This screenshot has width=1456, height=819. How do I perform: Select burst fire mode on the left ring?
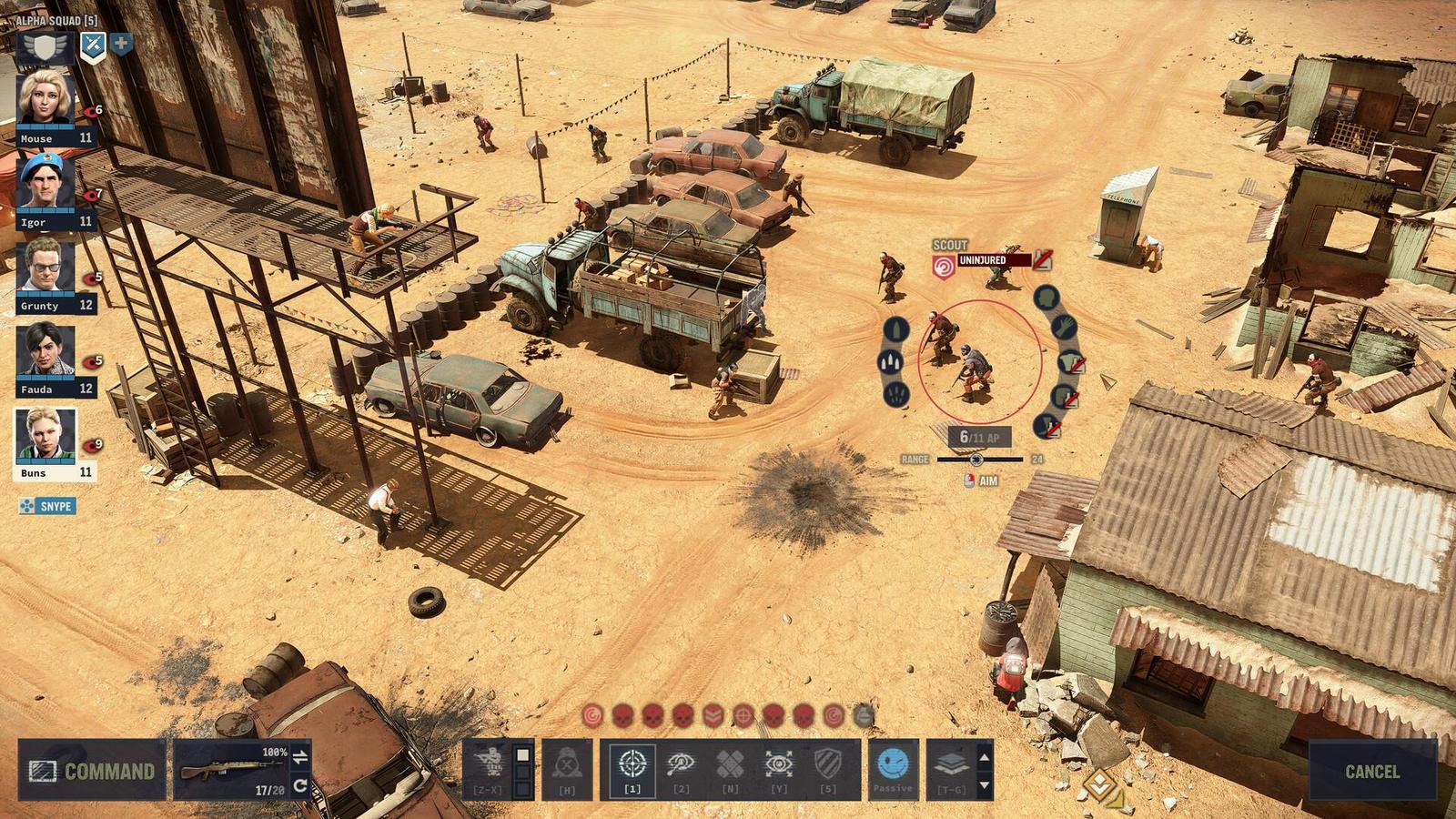point(889,361)
